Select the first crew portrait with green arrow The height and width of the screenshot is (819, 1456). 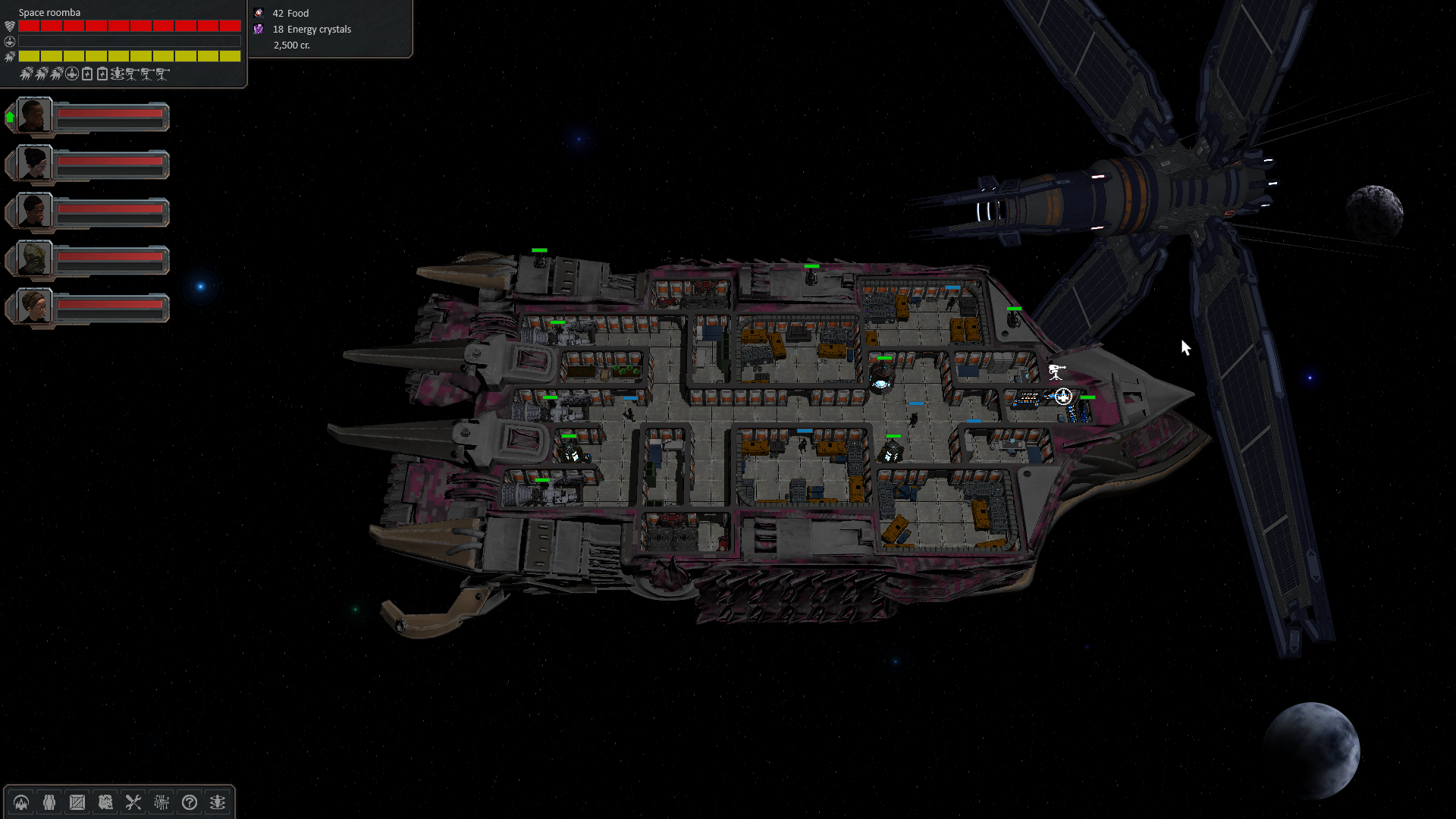(33, 117)
